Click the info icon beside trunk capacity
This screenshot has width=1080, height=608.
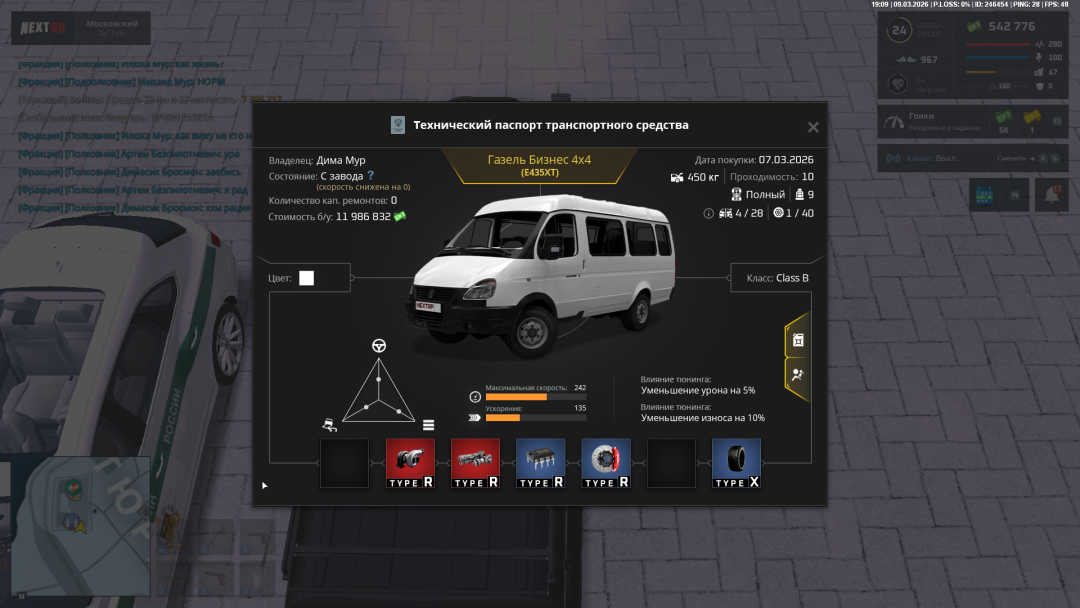pos(709,213)
